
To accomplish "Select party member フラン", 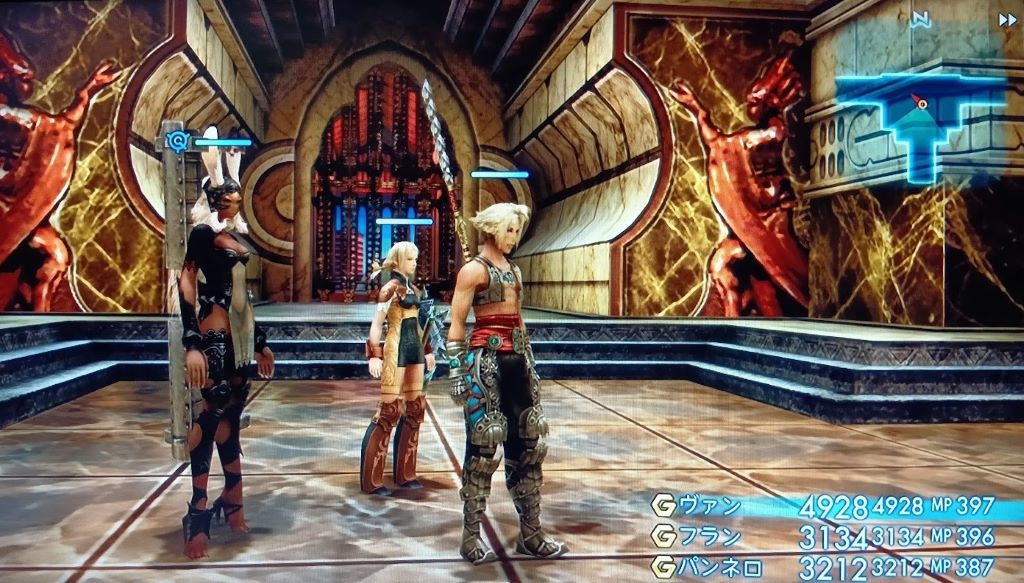I will [711, 536].
